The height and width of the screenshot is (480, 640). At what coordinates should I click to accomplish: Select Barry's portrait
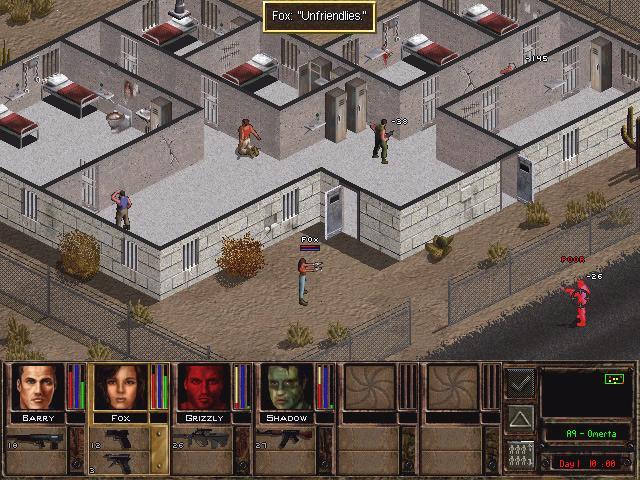point(38,387)
